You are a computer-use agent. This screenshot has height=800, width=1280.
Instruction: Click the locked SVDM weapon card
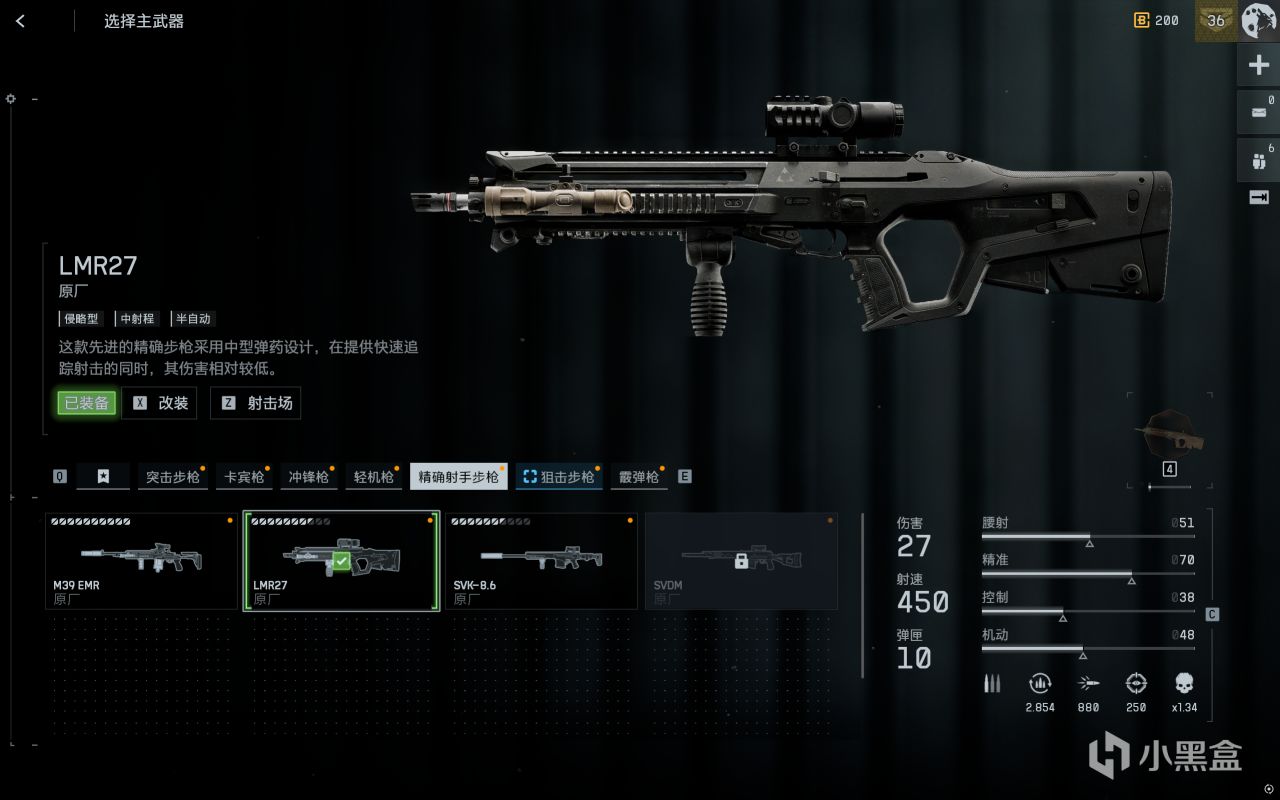pyautogui.click(x=741, y=561)
